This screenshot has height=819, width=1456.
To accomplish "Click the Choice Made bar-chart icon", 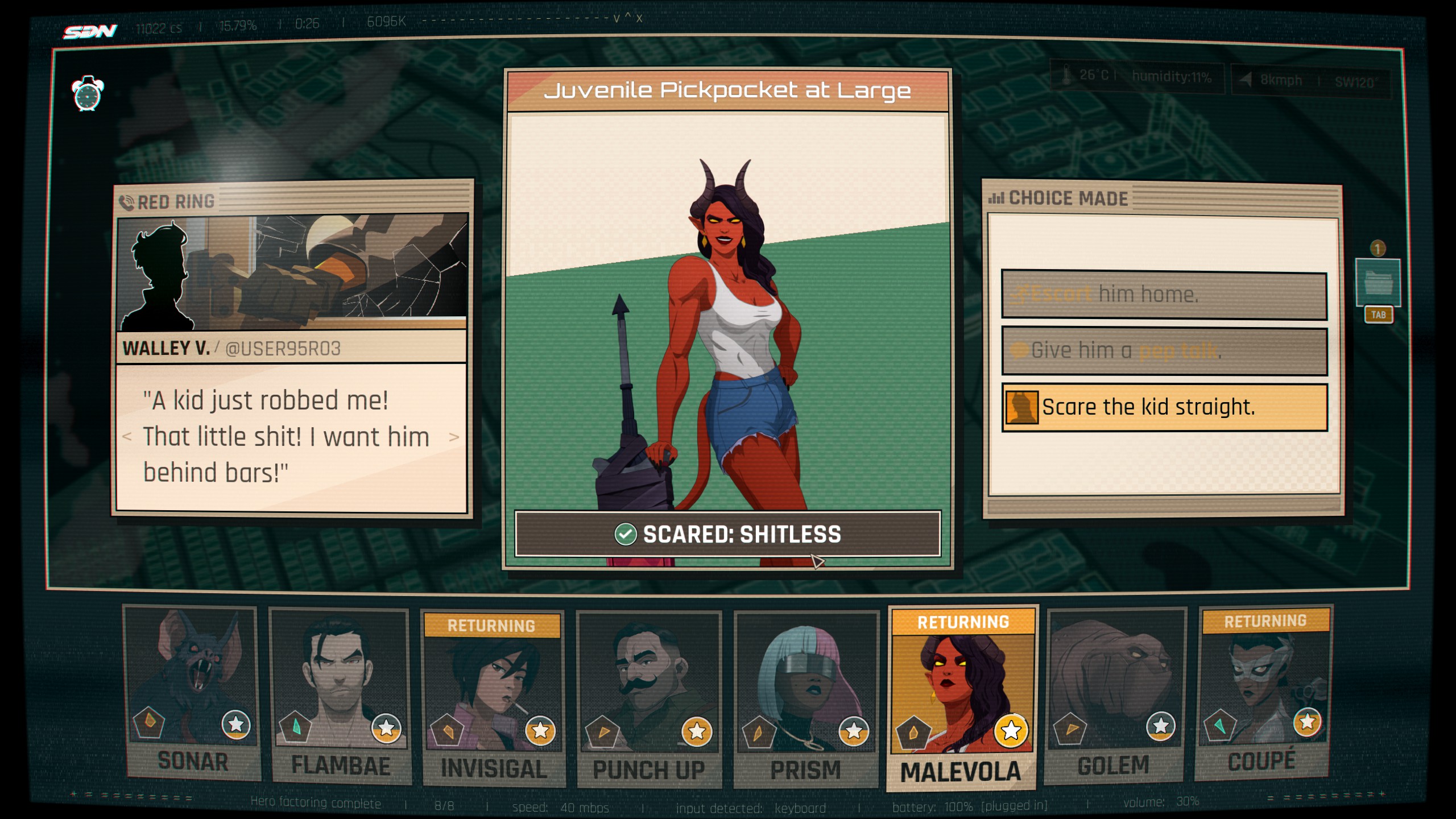I will (x=997, y=199).
